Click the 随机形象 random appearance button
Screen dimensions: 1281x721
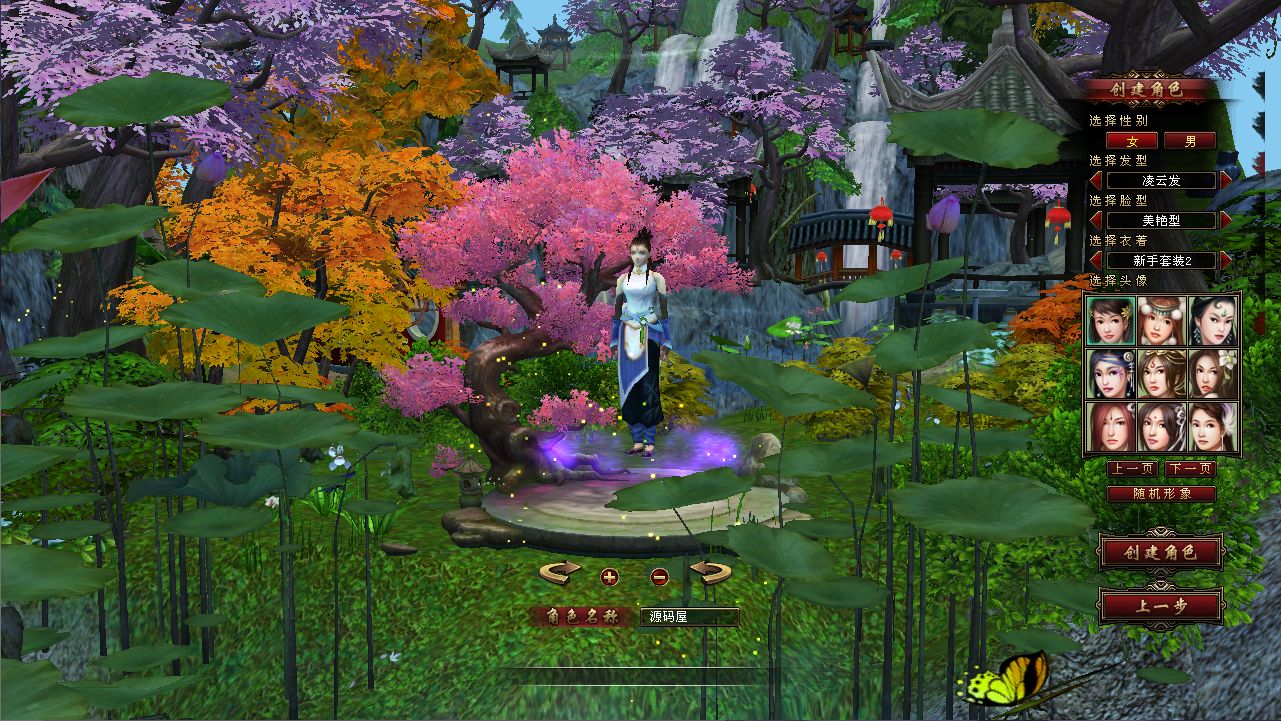[x=1160, y=493]
